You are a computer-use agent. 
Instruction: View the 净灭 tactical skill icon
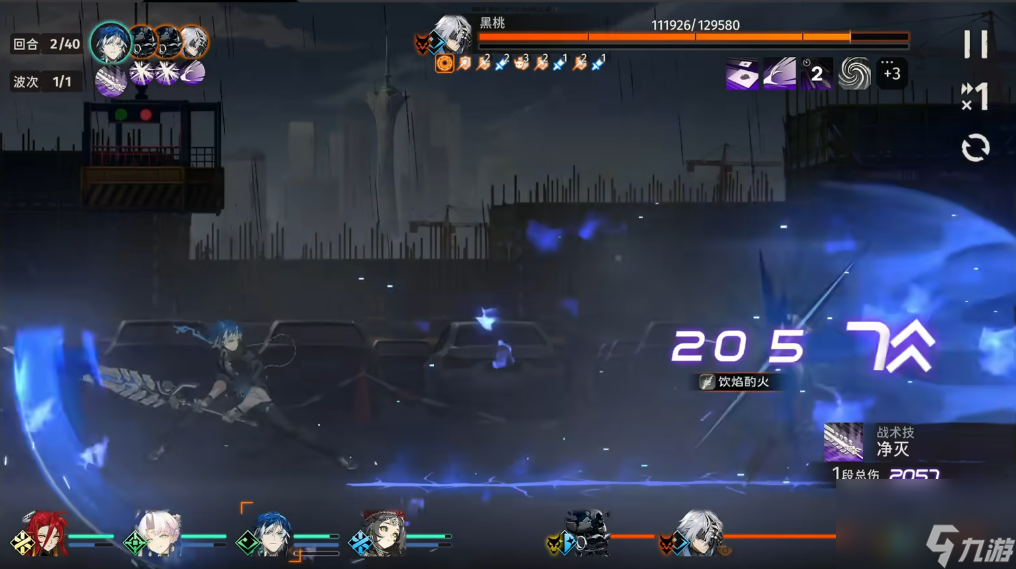843,441
